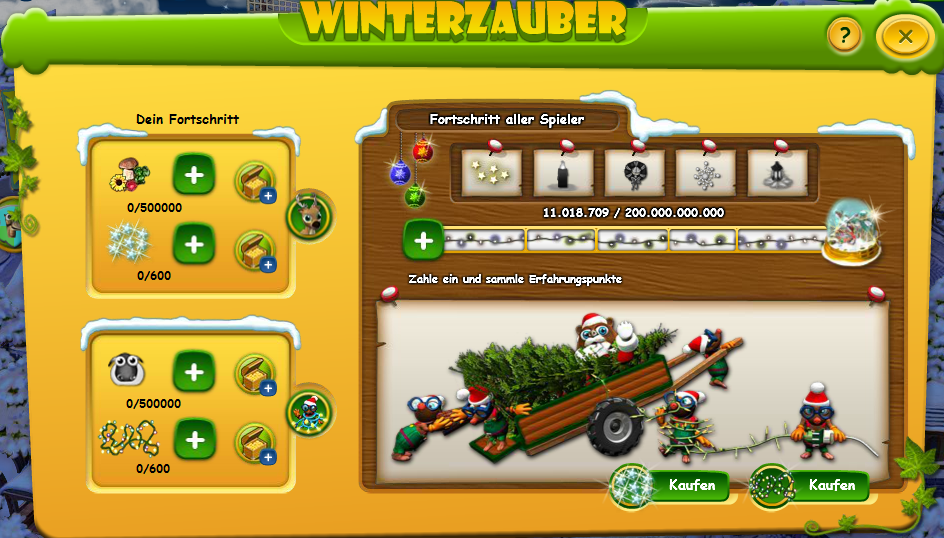Open the question mark help button
944x538 pixels.
(844, 37)
